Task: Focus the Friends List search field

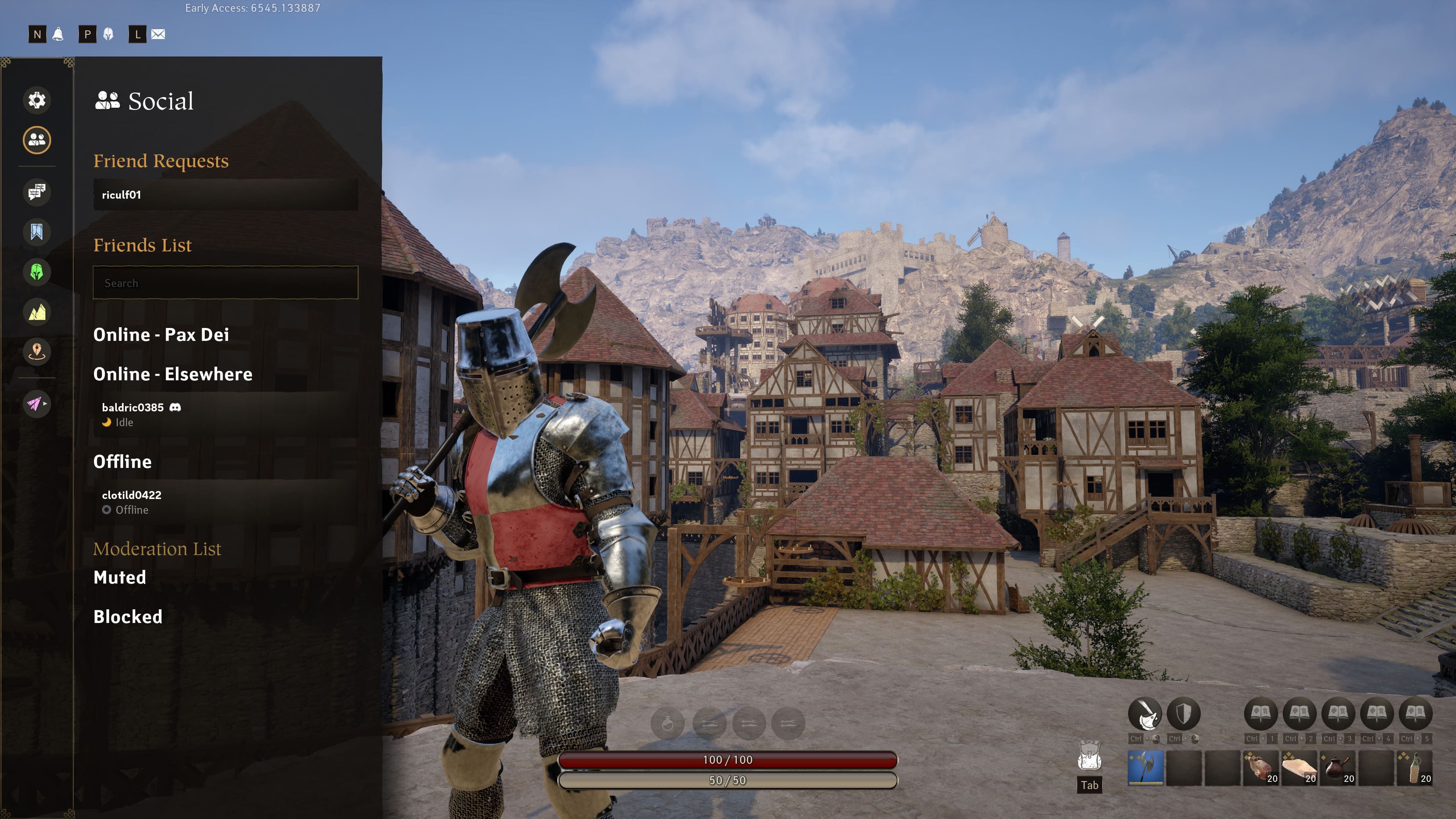Action: [225, 282]
